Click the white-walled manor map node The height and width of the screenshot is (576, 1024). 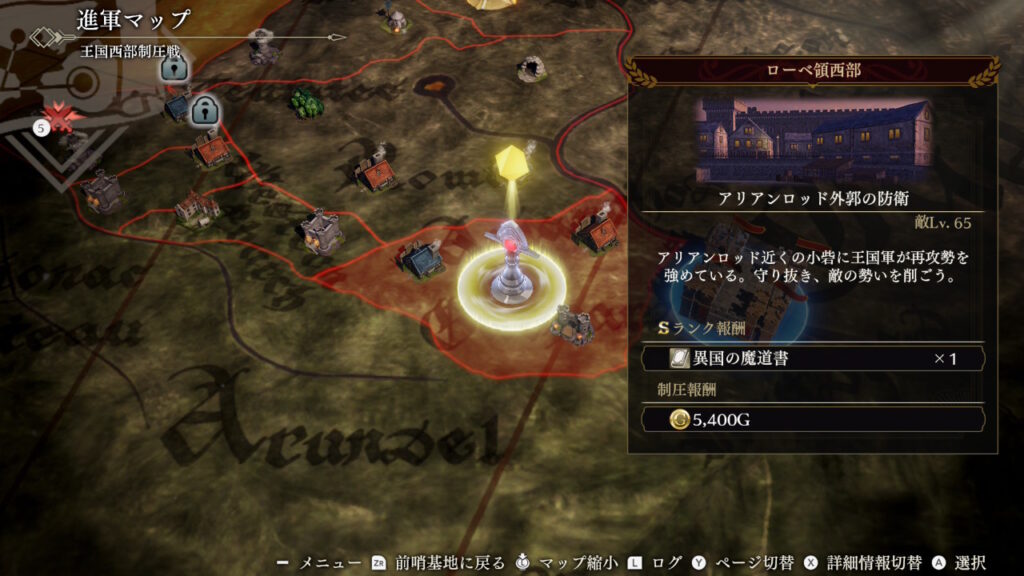coord(197,207)
